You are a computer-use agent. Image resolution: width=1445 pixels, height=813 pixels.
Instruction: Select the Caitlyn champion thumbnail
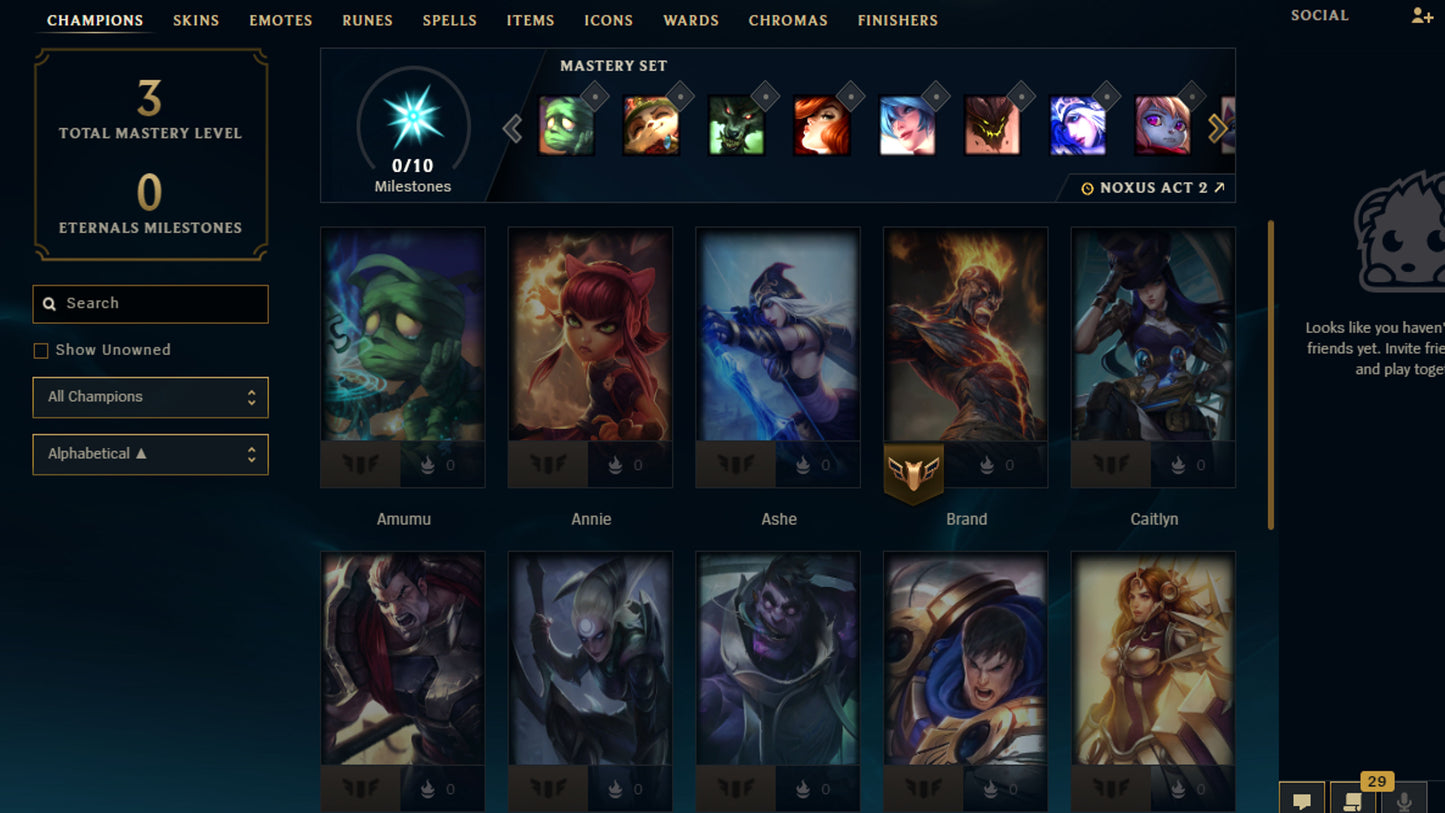[x=1153, y=357]
